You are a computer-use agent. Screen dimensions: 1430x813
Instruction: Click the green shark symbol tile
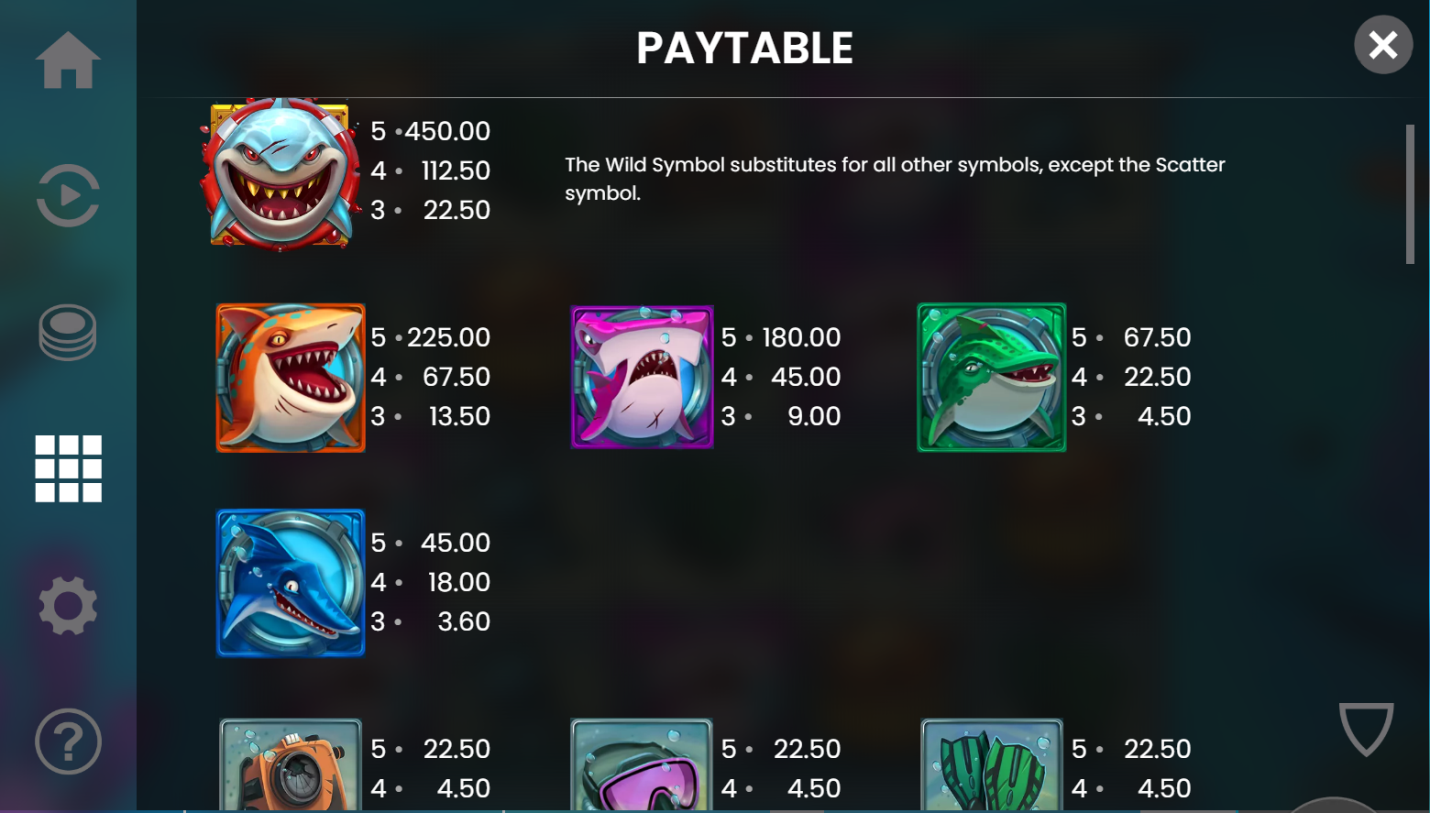tap(991, 378)
